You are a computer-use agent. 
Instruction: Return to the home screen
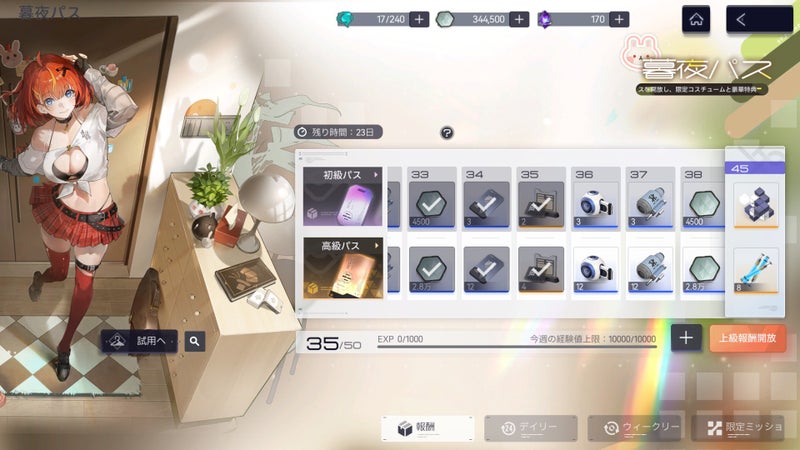click(698, 19)
